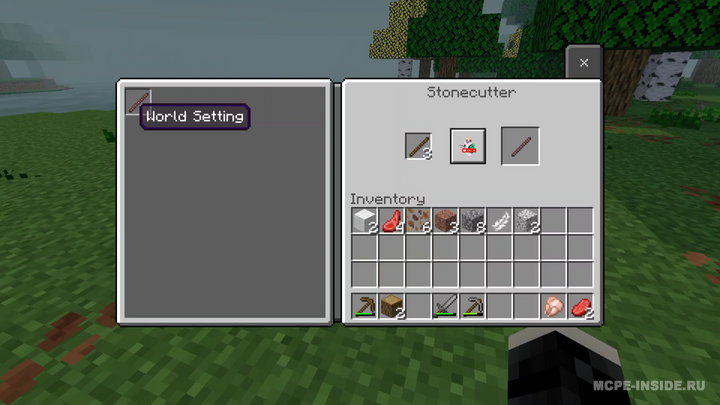The image size is (720, 405).
Task: Select the sword in the hotbar
Action: click(445, 306)
